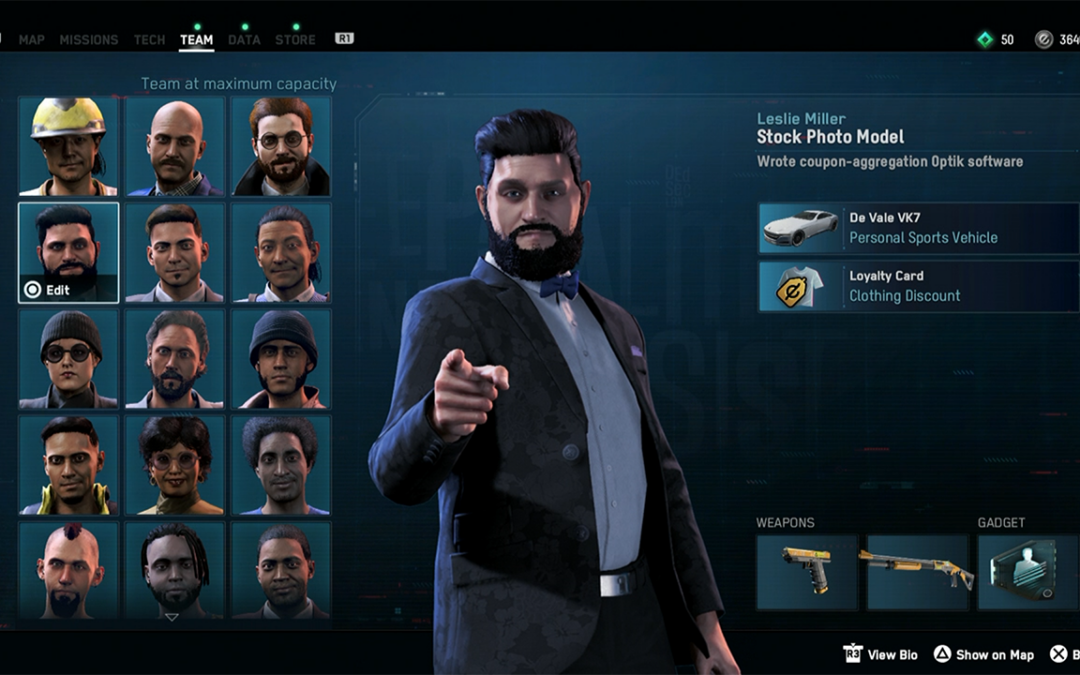Choose the woman with glasses and curly hair
The width and height of the screenshot is (1080, 675).
[x=175, y=465]
